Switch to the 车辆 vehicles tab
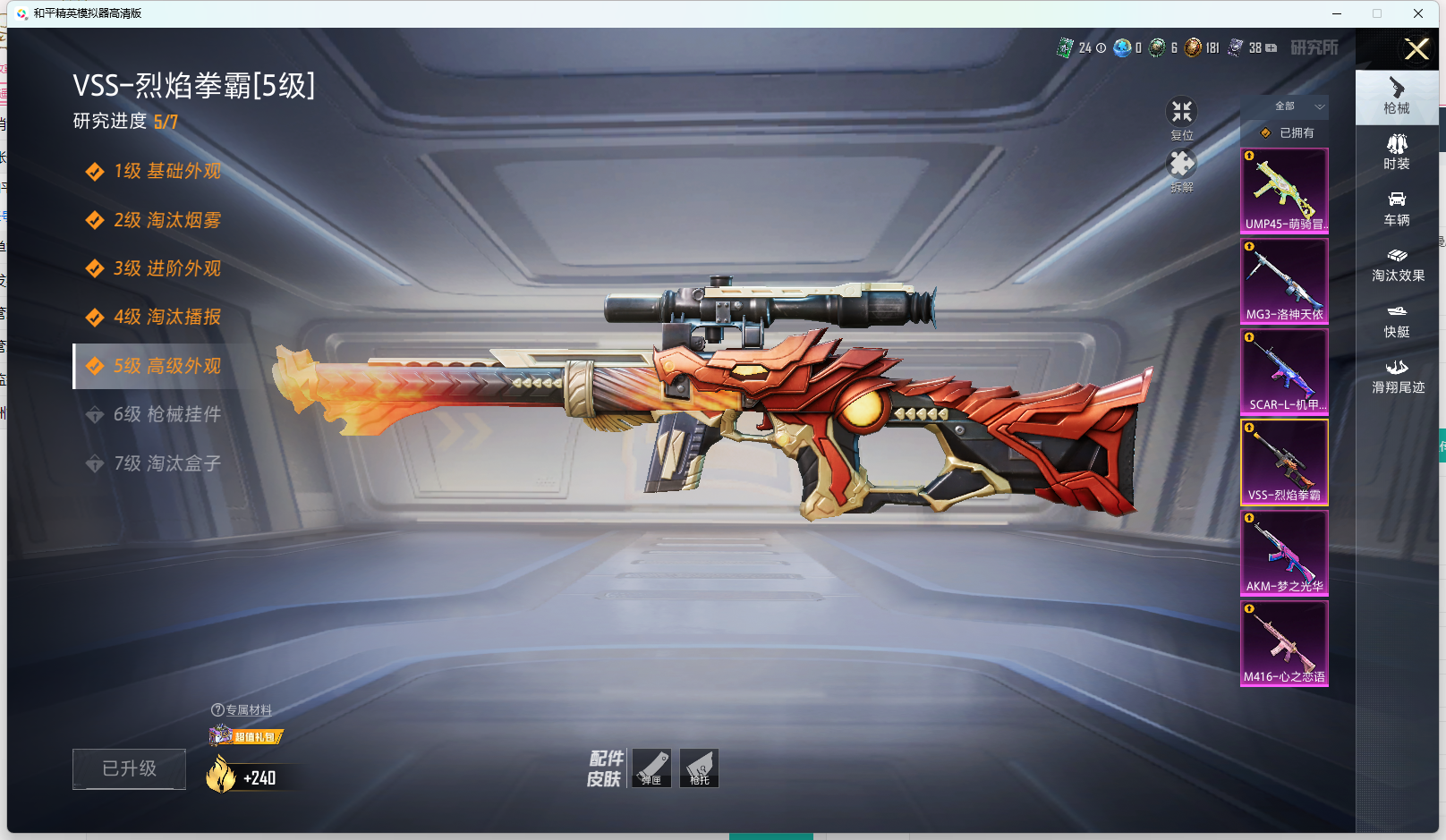The width and height of the screenshot is (1446, 840). 1396,208
